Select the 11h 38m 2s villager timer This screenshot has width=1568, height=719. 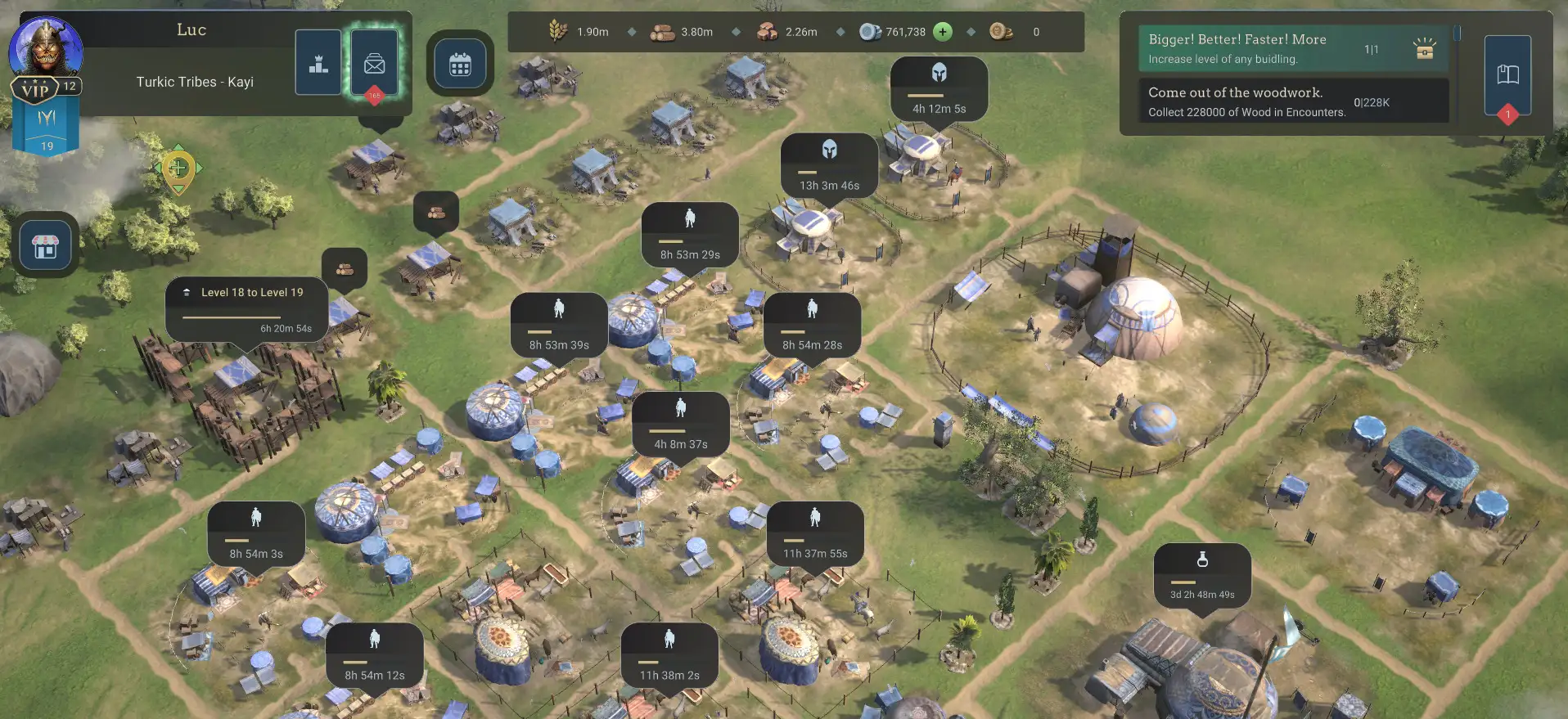(669, 656)
